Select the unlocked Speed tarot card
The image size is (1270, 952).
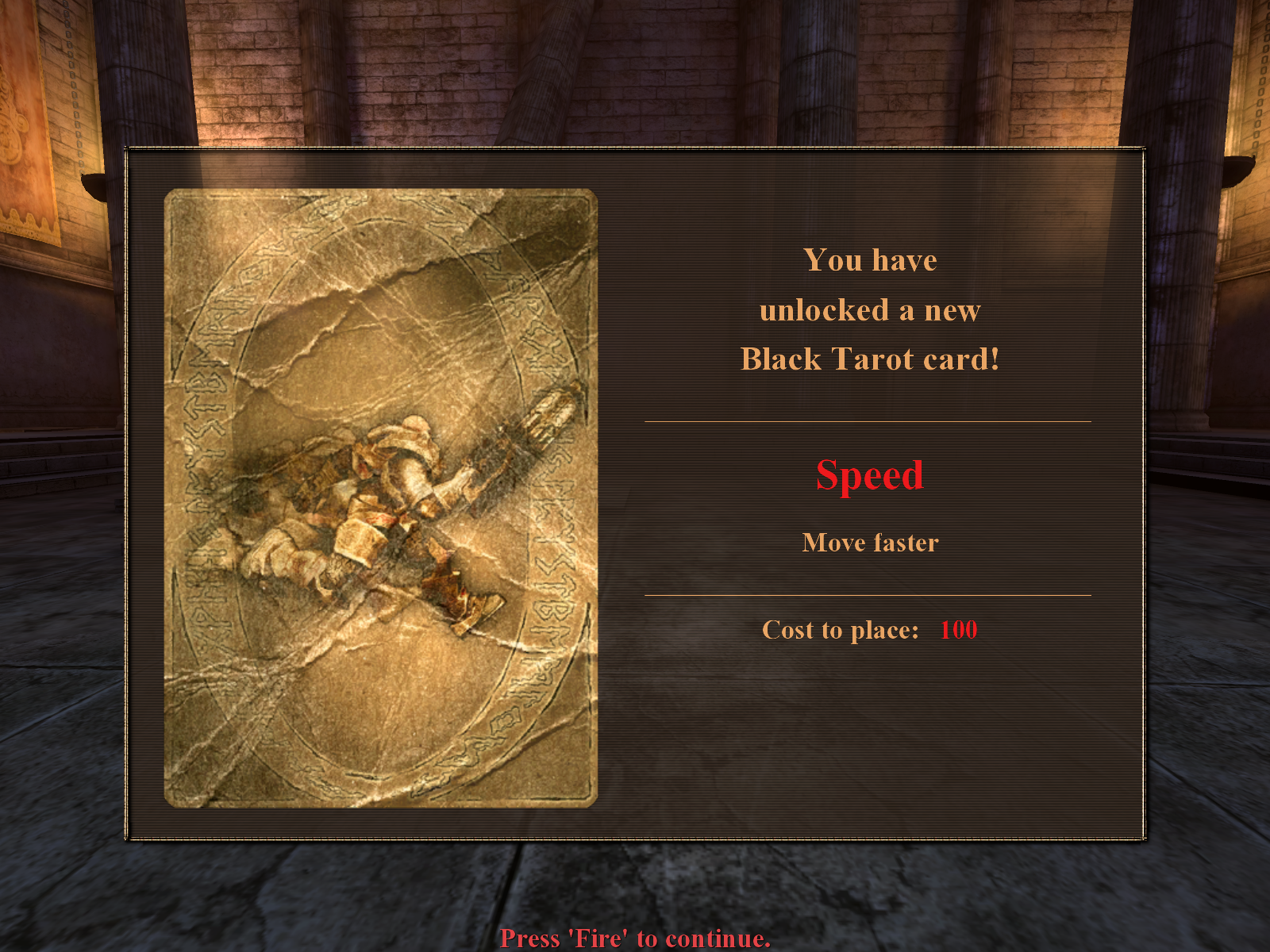(380, 497)
